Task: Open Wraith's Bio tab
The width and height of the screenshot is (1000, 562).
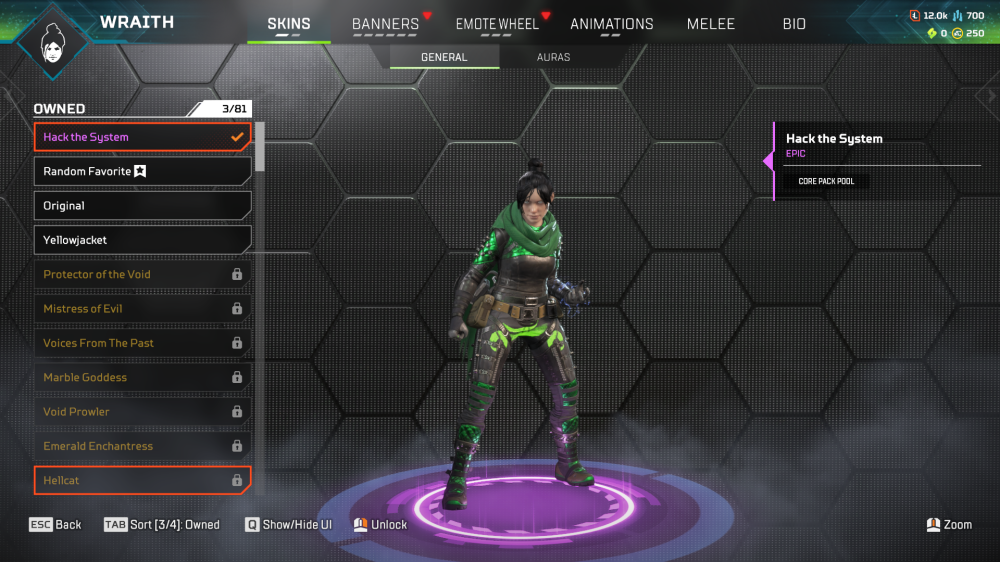Action: tap(794, 24)
